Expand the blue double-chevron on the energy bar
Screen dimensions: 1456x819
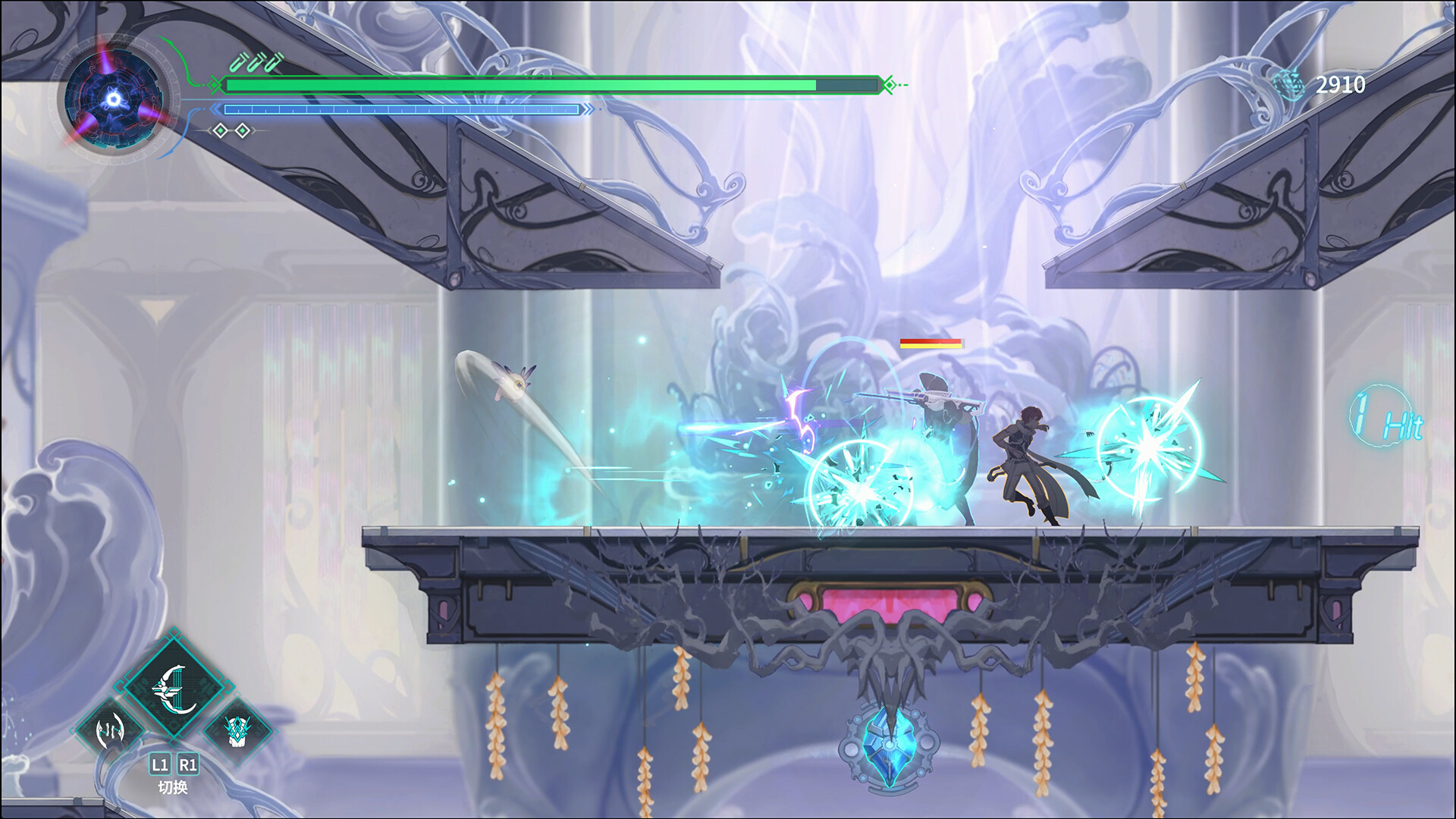coord(214,108)
